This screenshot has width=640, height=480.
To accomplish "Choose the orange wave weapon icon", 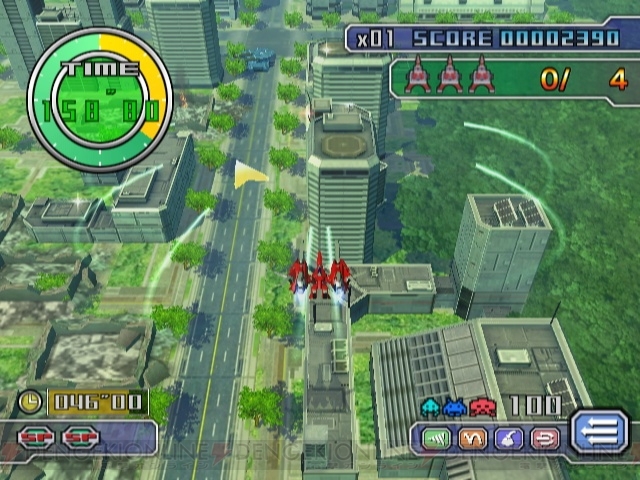I will (x=475, y=438).
